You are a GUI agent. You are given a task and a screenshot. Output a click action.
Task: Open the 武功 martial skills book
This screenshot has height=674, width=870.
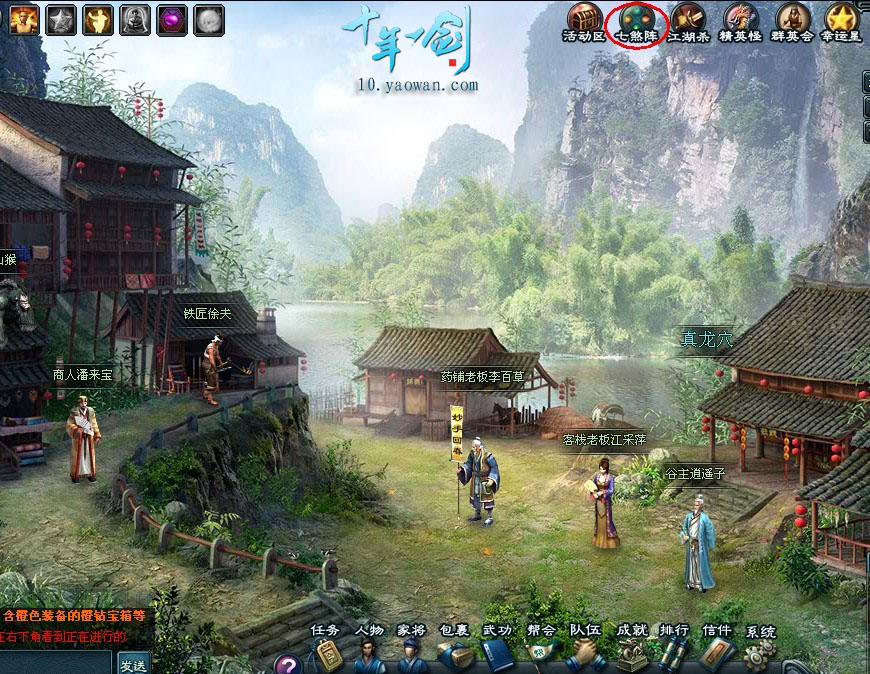497,654
